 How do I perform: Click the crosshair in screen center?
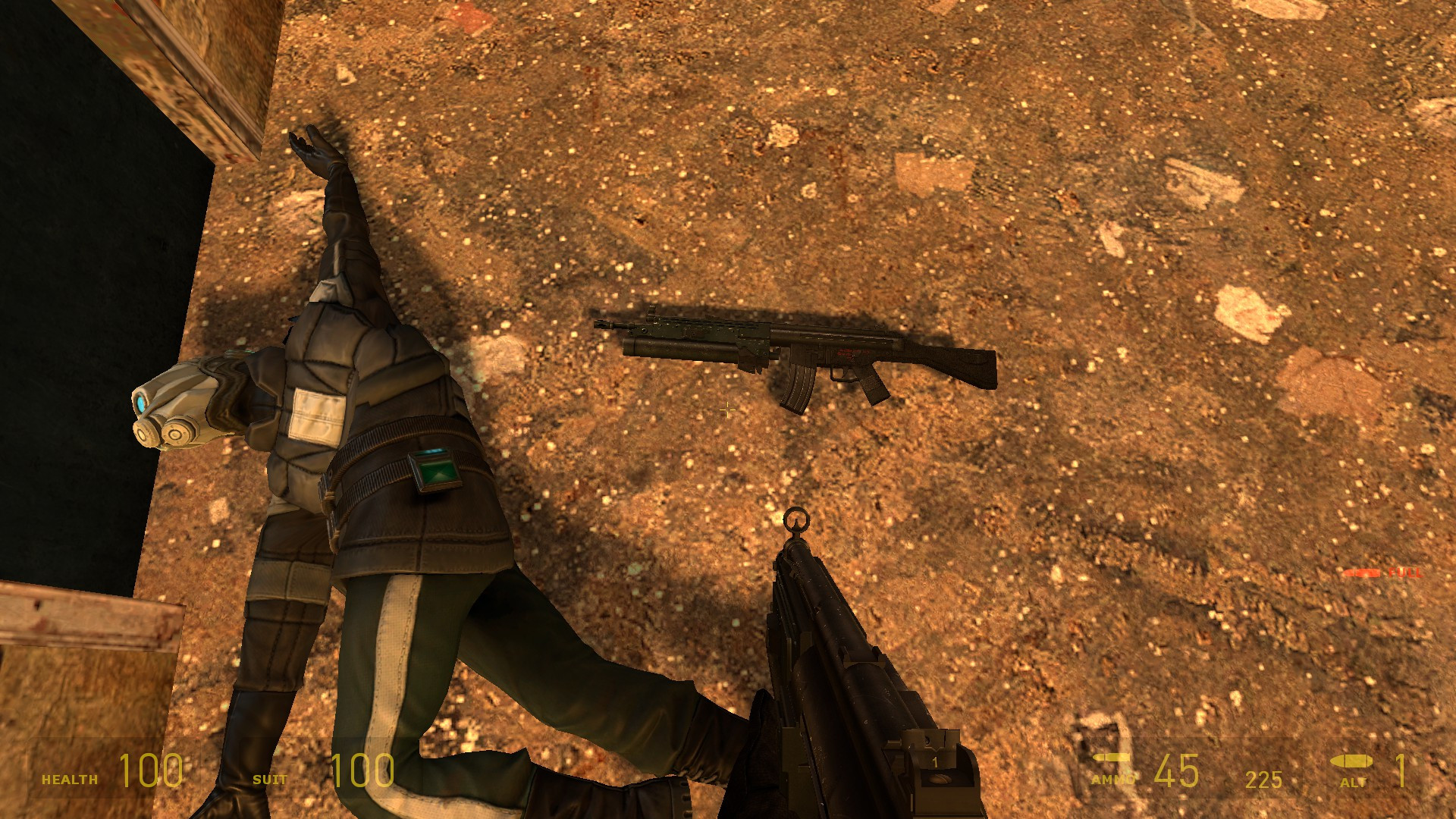[x=728, y=409]
